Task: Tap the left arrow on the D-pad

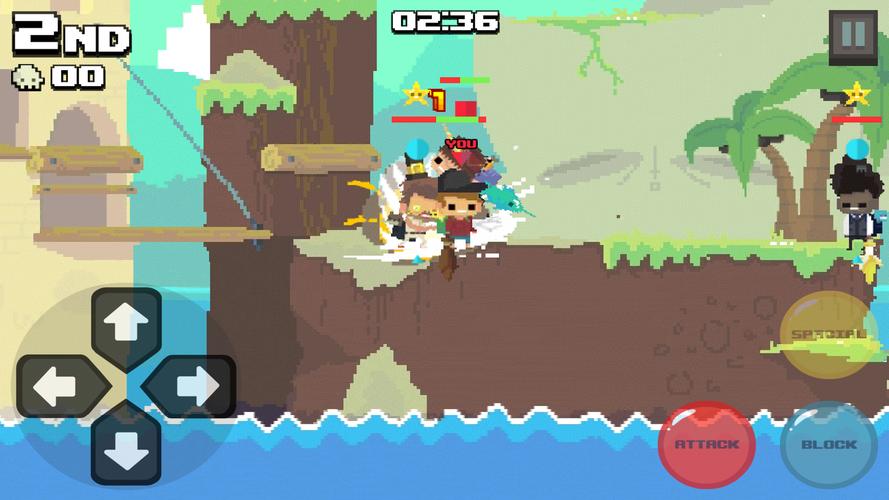Action: click(61, 385)
